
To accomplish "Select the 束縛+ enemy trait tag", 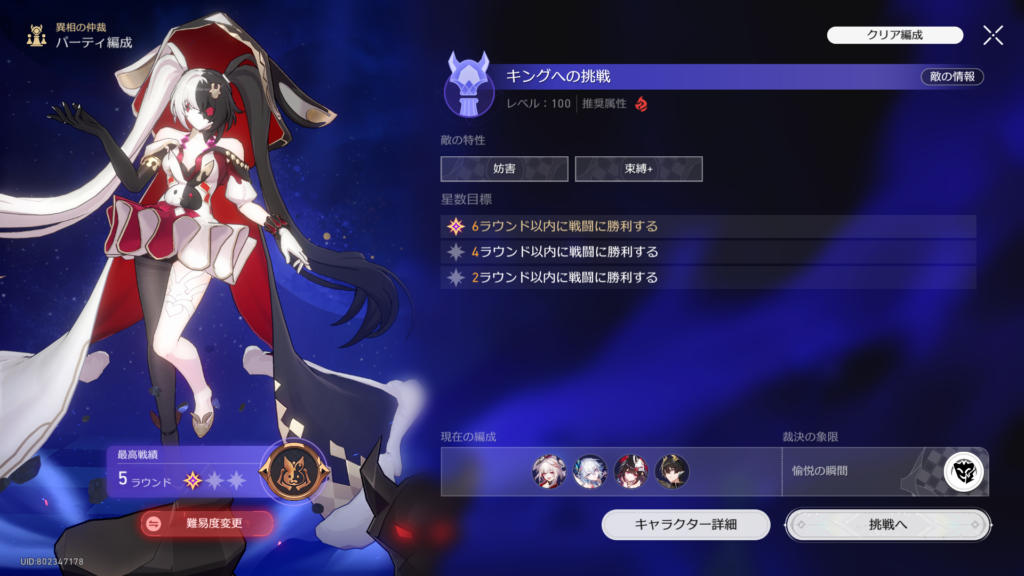I will (638, 169).
